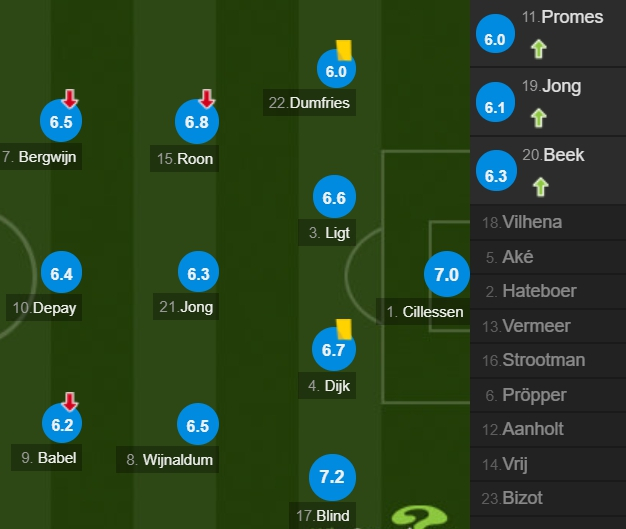Viewport: 626px width, 529px height.
Task: Click Strootman's row on the bench
Action: 548,360
